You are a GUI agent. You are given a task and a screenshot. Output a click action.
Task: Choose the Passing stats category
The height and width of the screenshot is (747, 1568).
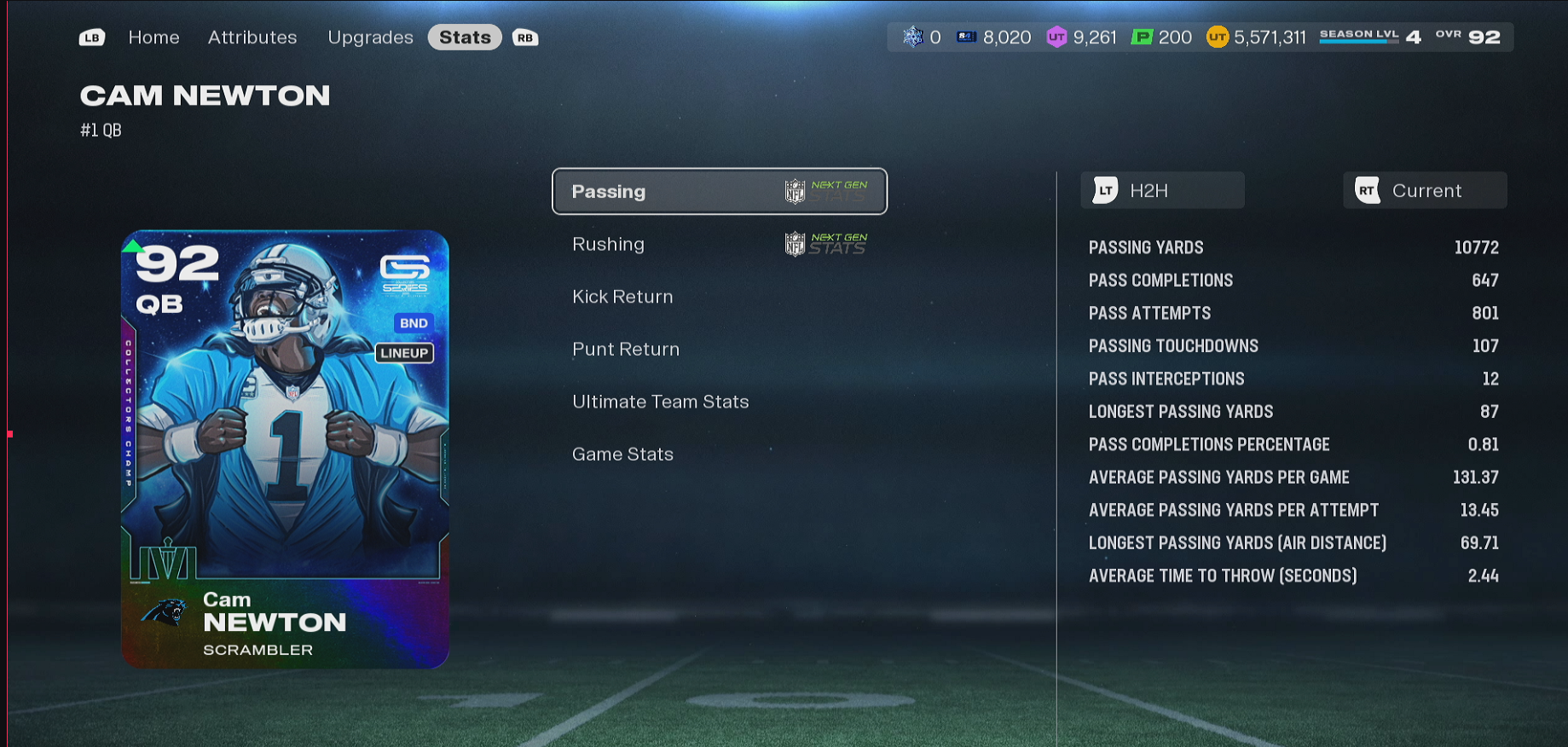tap(719, 192)
